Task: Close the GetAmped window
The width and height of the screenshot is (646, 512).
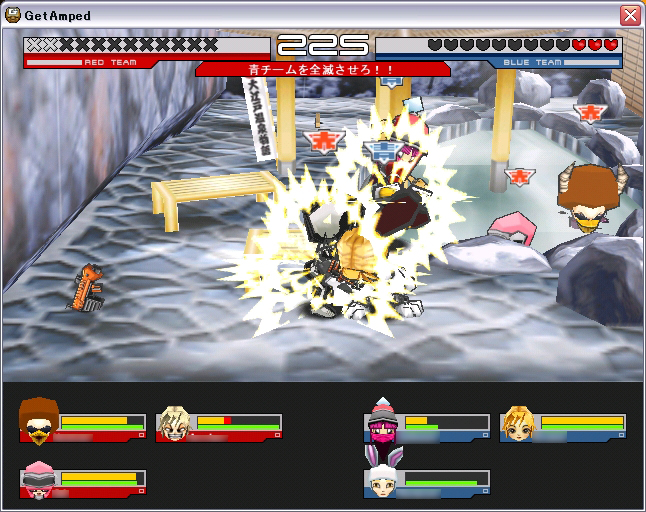Action: pos(629,15)
